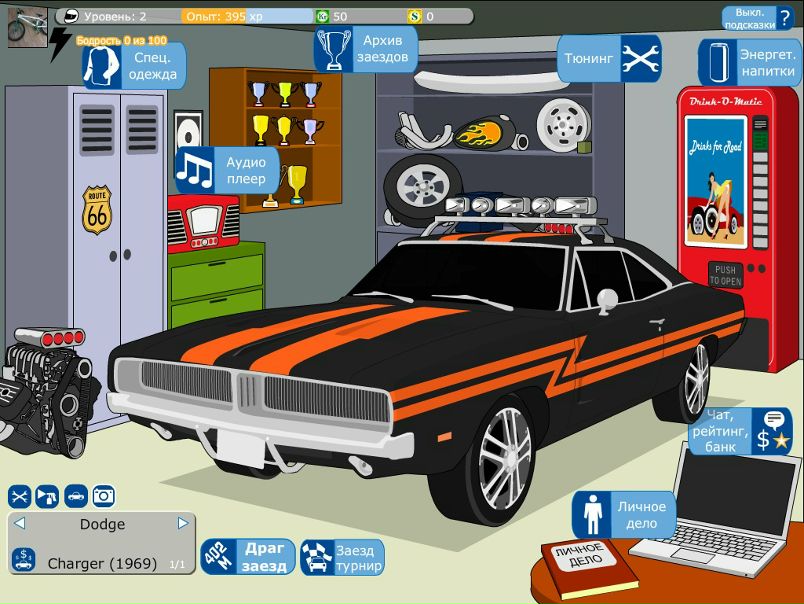Open the Аудио плеер music player

[227, 170]
